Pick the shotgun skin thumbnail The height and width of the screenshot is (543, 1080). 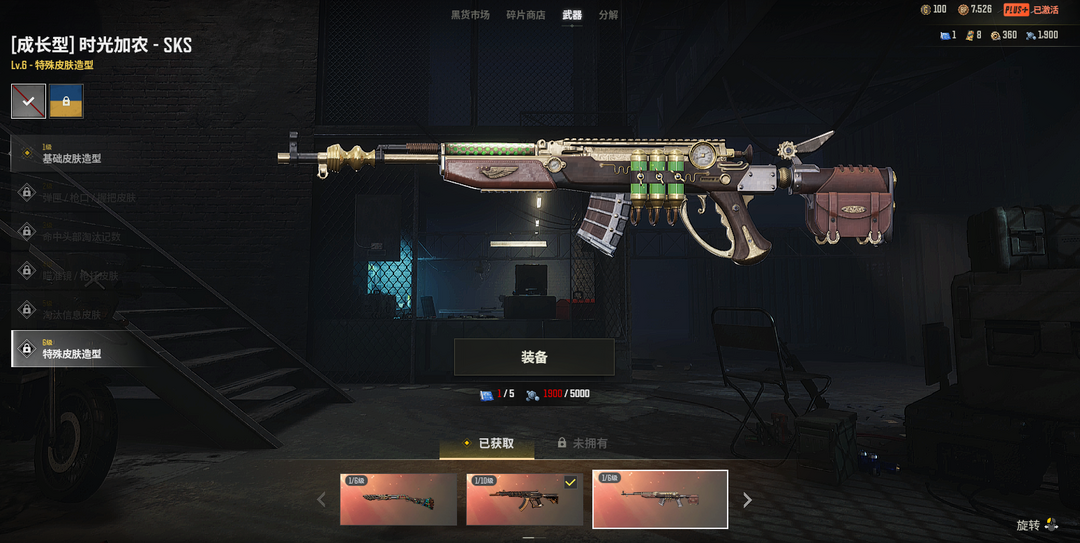pyautogui.click(x=398, y=499)
